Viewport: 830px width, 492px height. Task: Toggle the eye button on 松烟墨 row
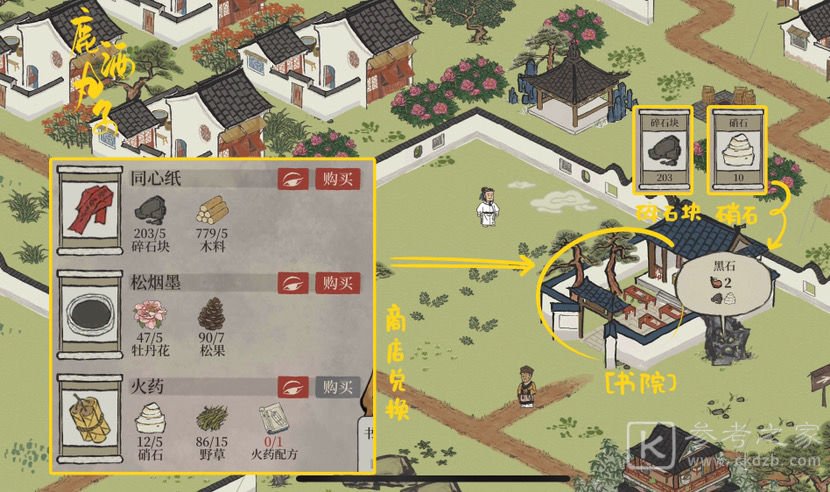[x=294, y=283]
